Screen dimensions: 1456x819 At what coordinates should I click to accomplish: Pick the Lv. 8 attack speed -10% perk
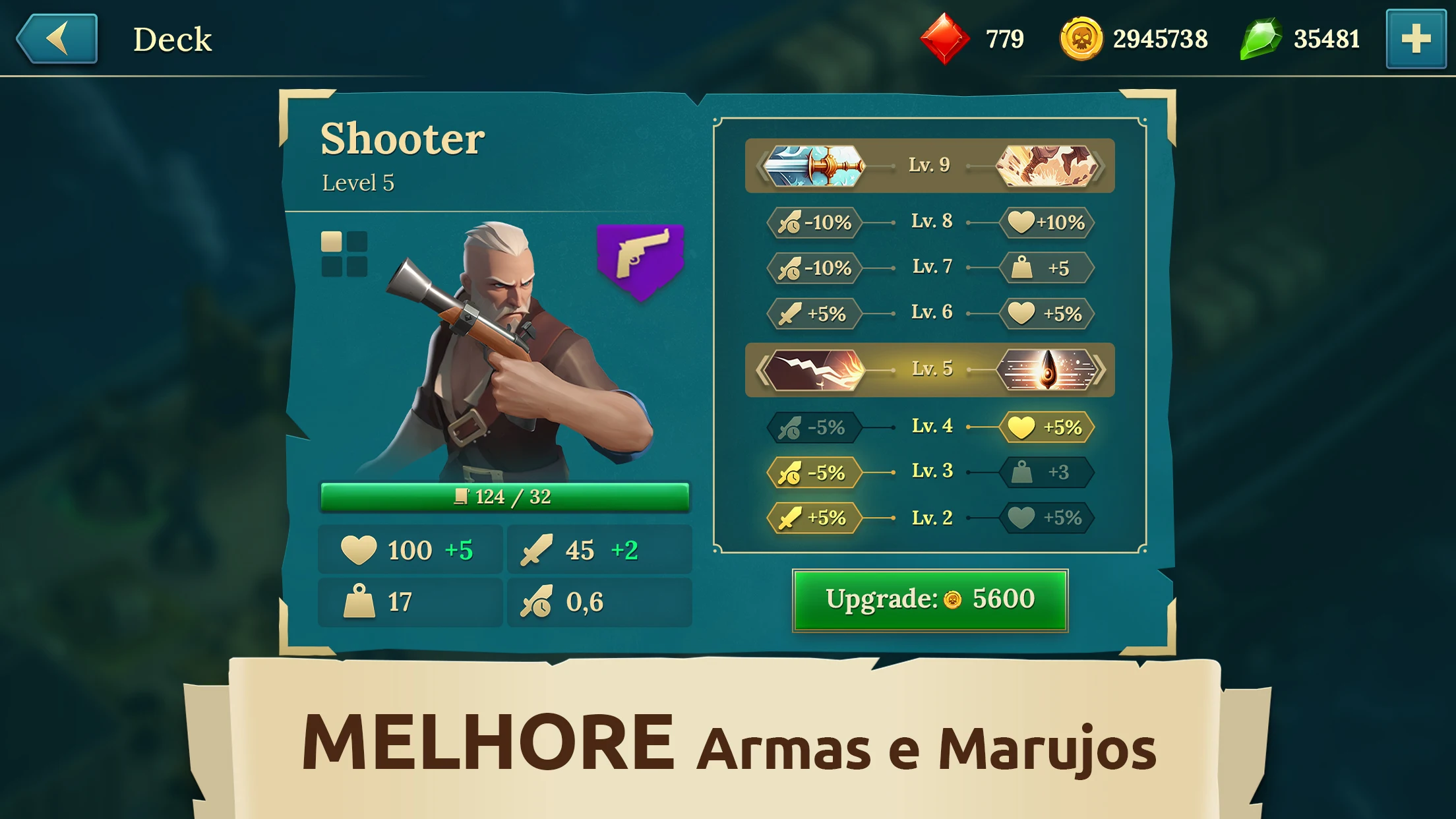pos(815,222)
